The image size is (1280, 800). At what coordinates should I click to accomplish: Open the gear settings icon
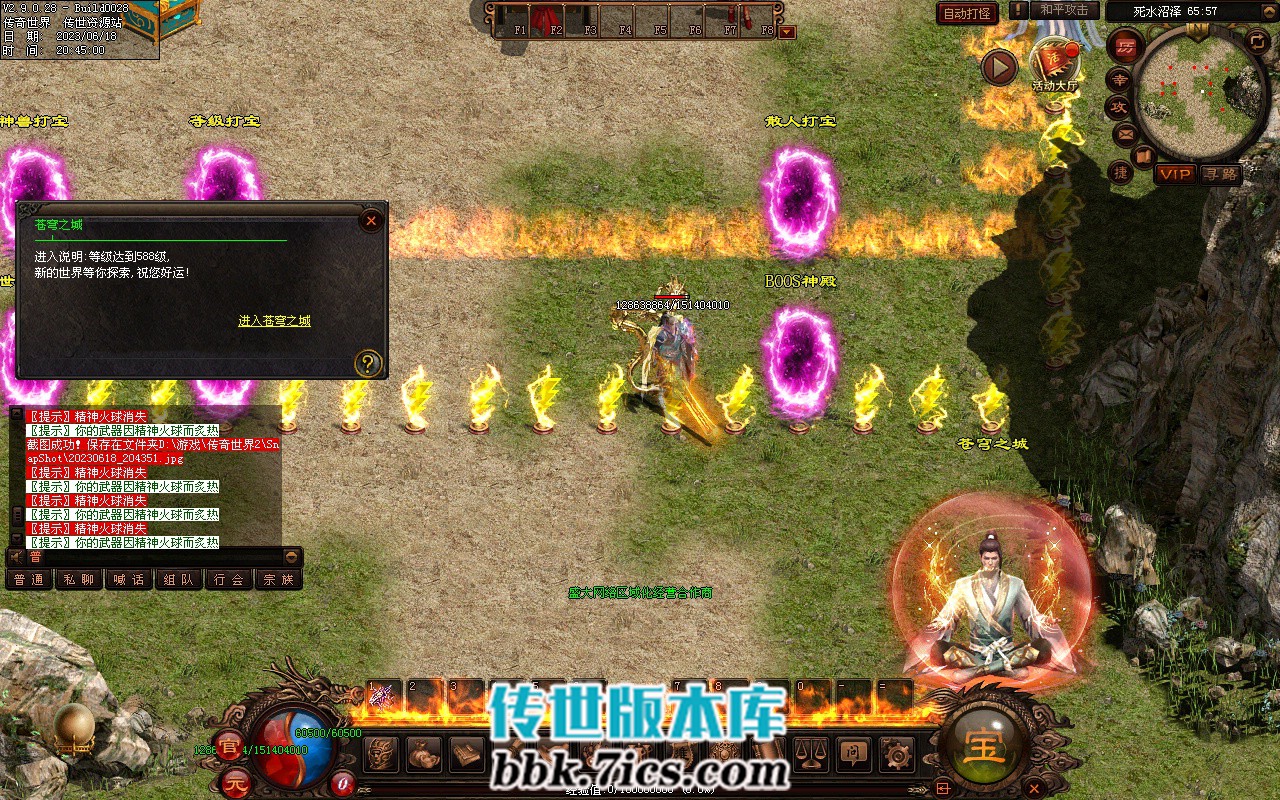click(897, 753)
